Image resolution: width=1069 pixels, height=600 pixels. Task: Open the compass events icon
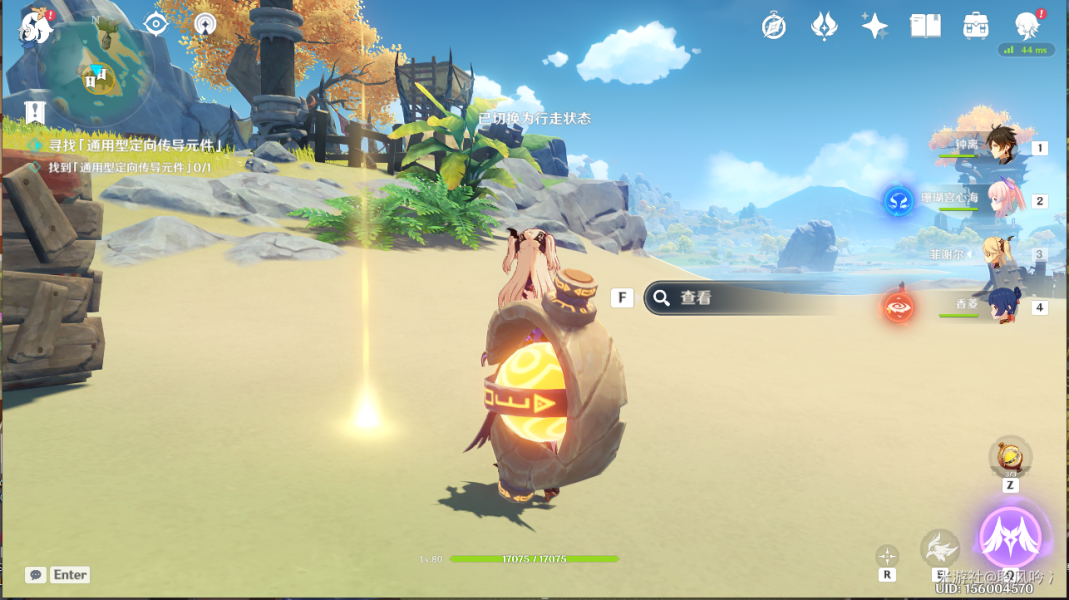[774, 26]
